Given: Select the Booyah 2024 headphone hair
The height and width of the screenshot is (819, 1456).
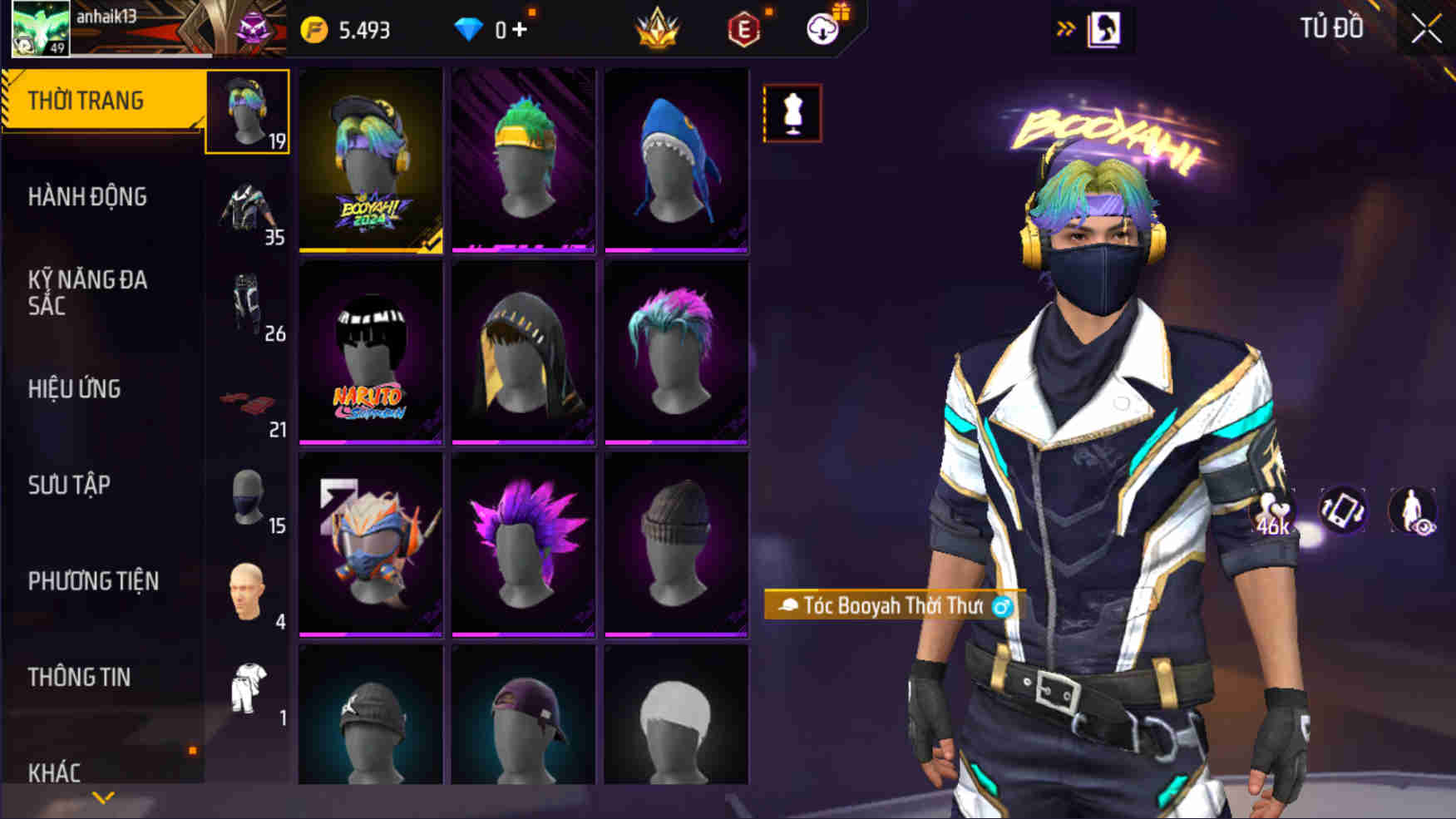Looking at the screenshot, I should pyautogui.click(x=371, y=160).
